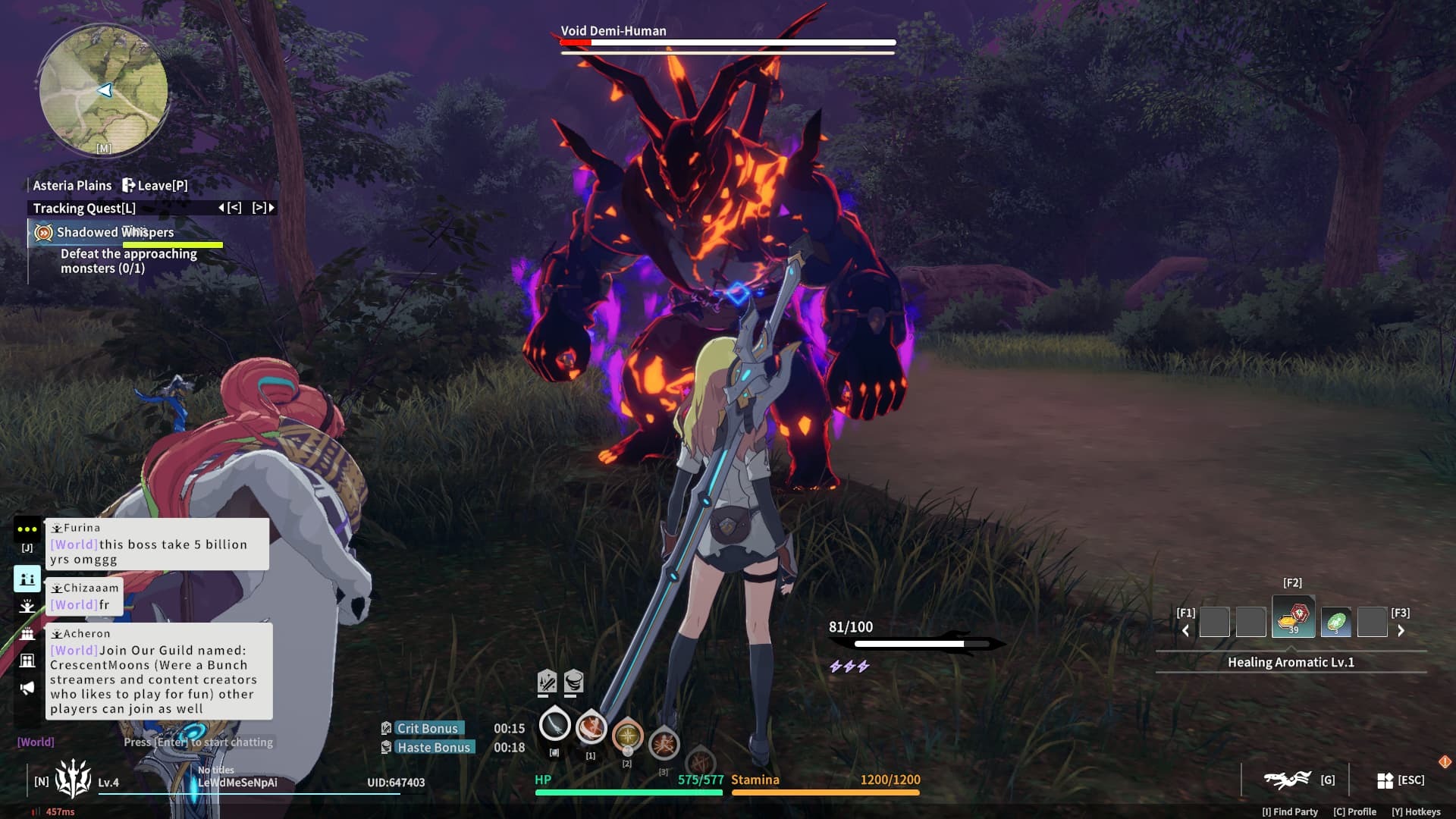Open the class emblem beside Lv.4

(x=73, y=779)
